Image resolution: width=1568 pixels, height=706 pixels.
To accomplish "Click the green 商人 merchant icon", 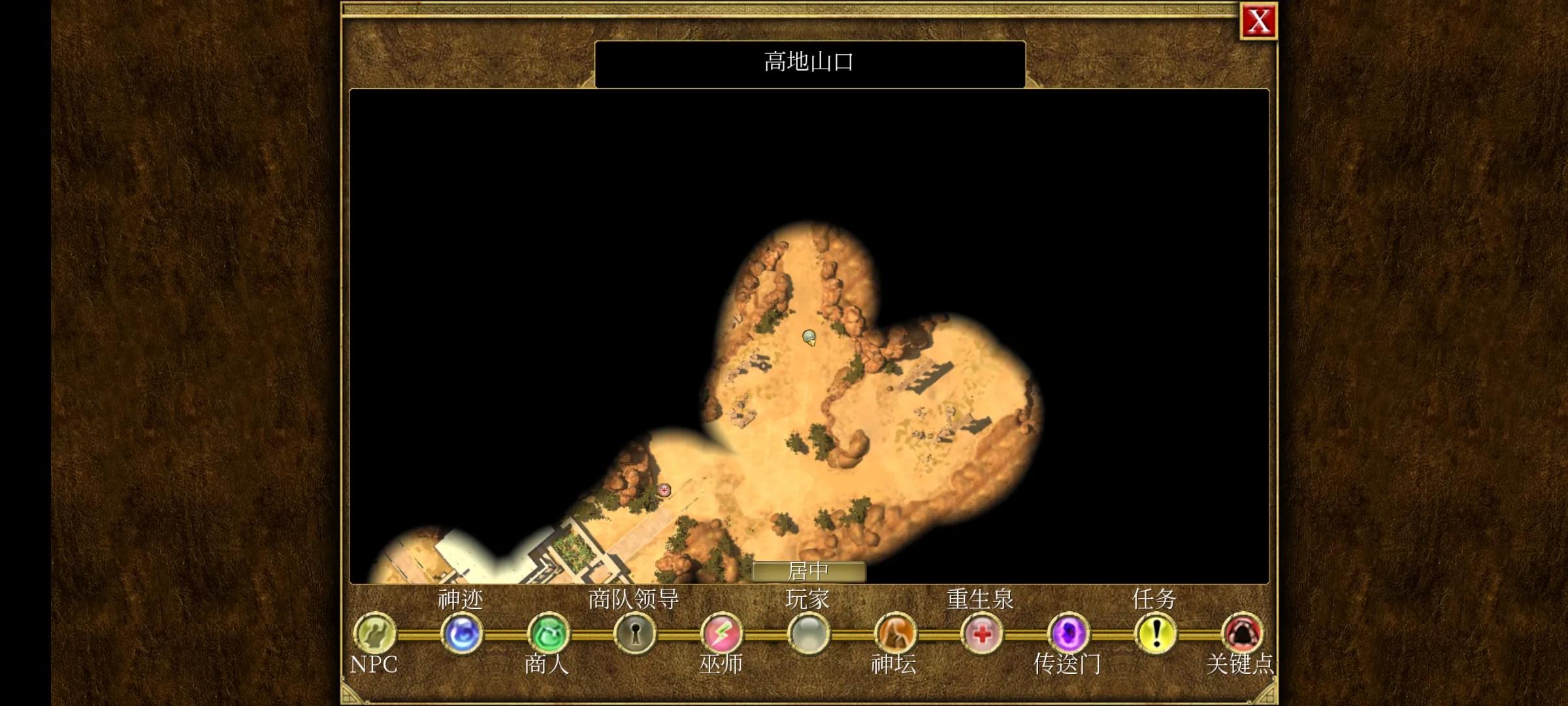I will point(547,633).
